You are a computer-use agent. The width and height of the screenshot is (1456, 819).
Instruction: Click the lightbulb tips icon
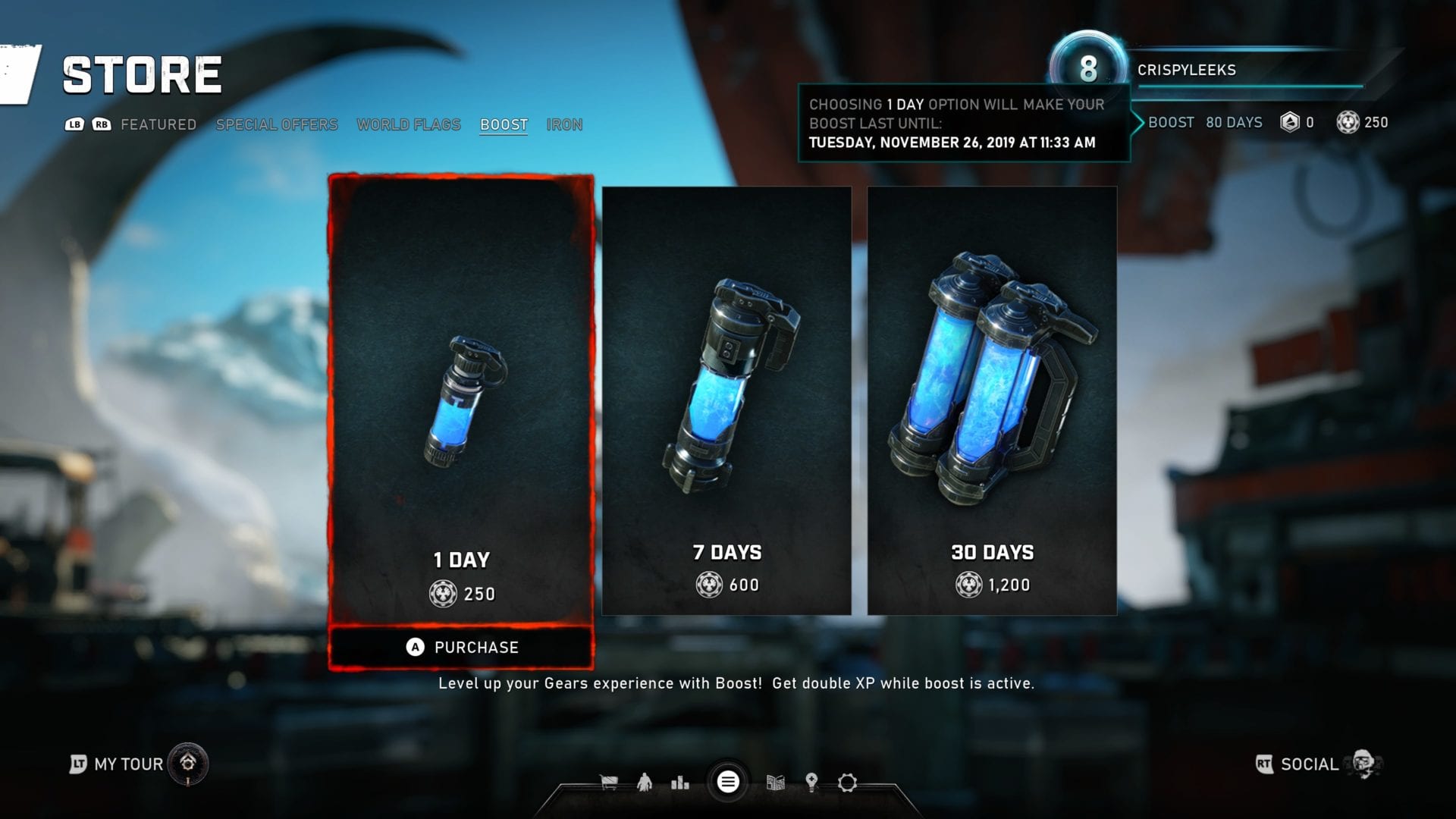pos(811,783)
